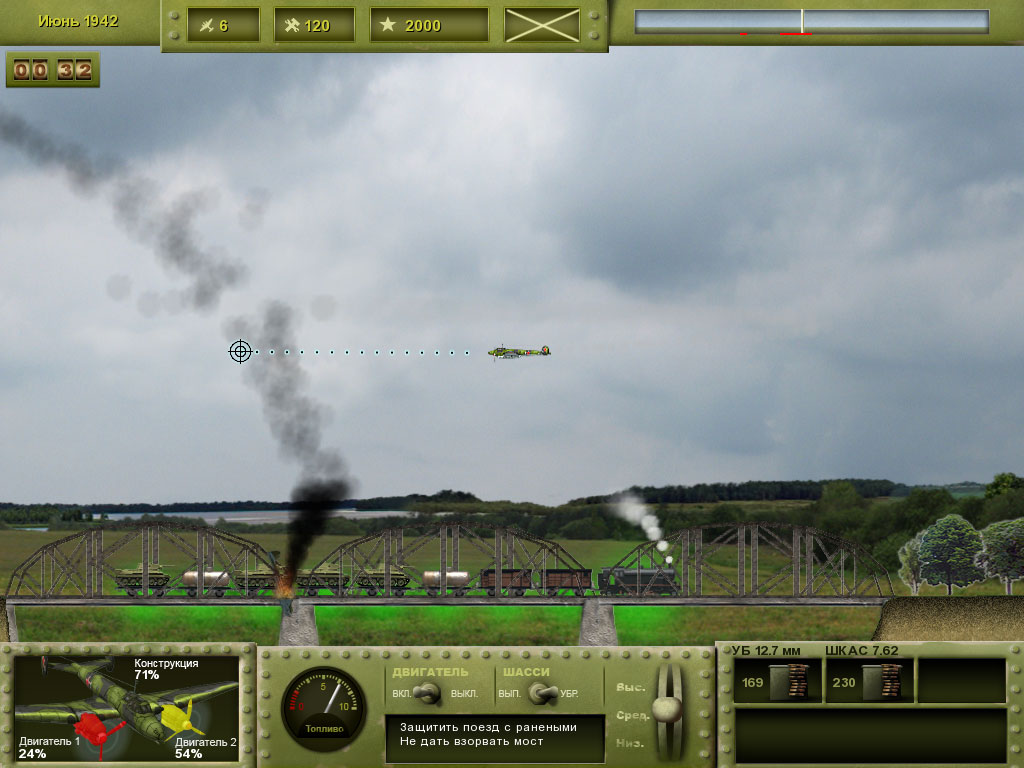Flip the landing gear switch (Шасси)
The width and height of the screenshot is (1024, 768).
541,692
